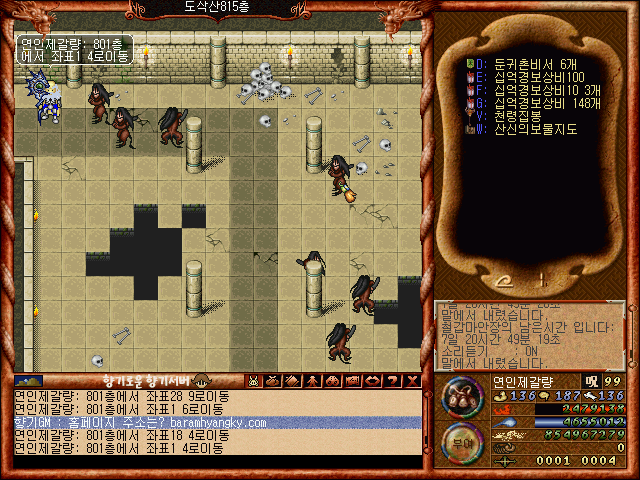Image resolution: width=640 pixels, height=480 pixels.
Task: Click the 呪 spell icon beside the name
Action: pos(591,381)
